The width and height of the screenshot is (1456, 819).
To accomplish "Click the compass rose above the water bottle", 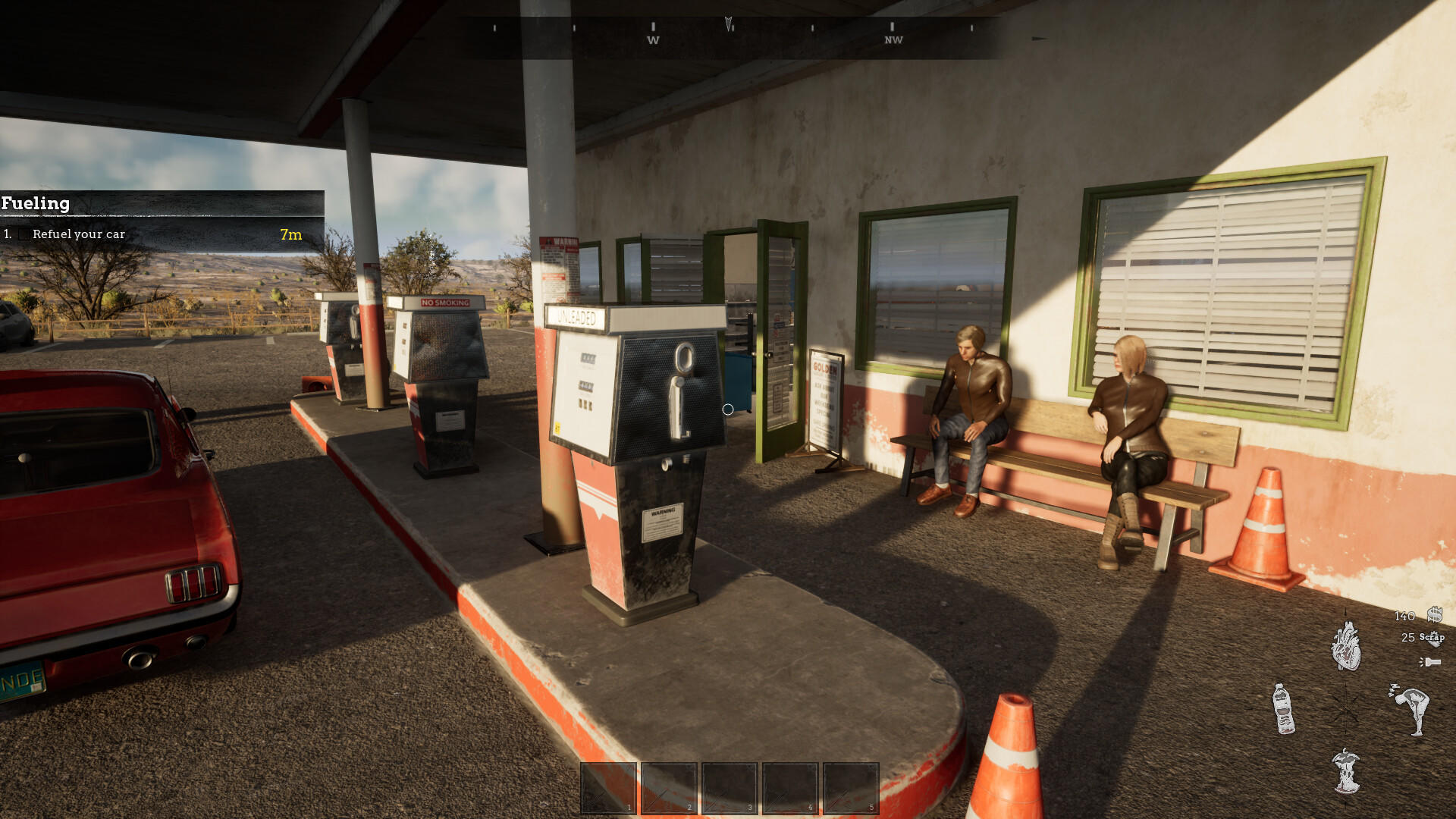I will point(1346,709).
